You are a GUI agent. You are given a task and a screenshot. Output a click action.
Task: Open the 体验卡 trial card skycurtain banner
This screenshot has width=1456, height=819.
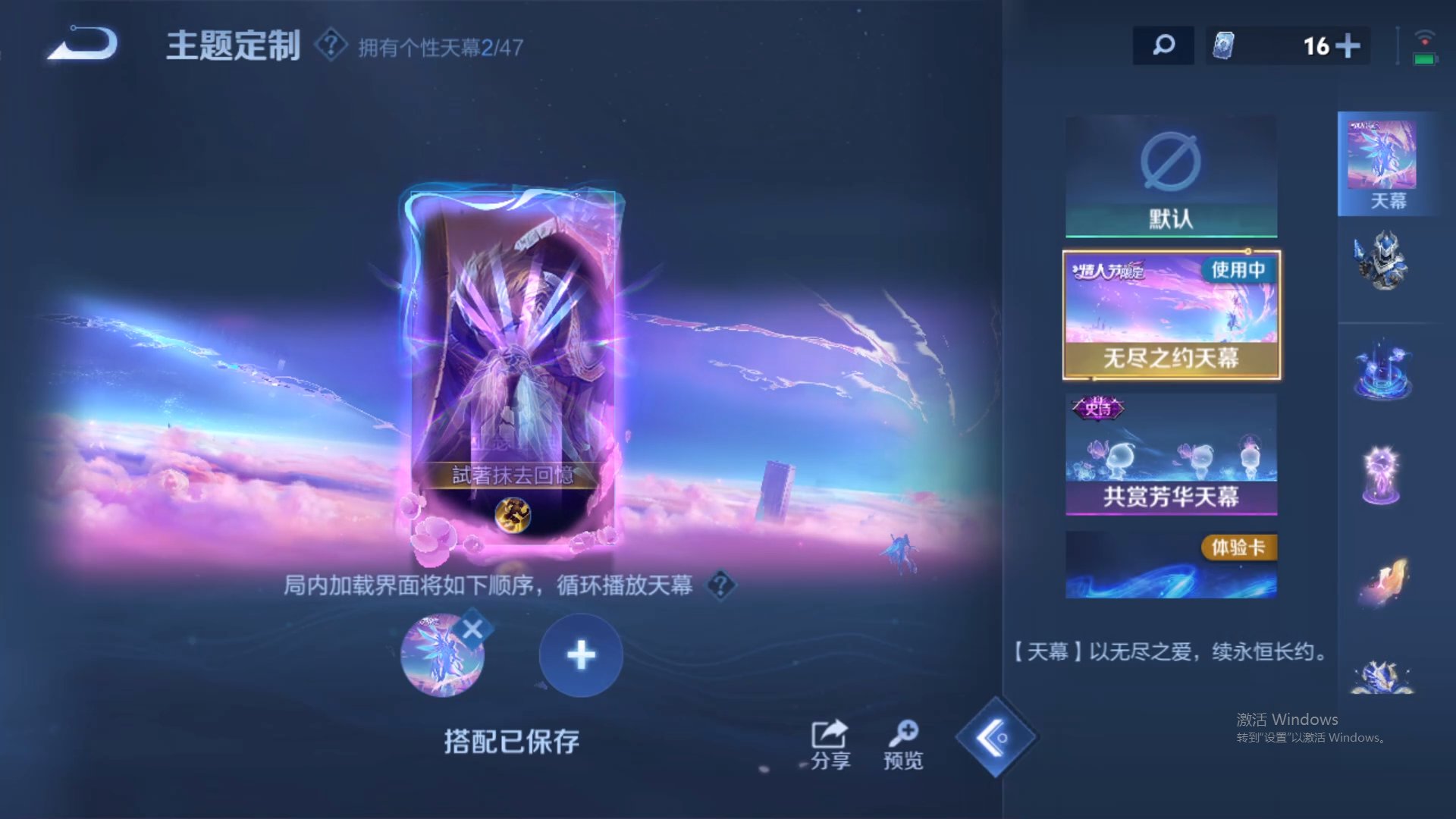(1170, 565)
